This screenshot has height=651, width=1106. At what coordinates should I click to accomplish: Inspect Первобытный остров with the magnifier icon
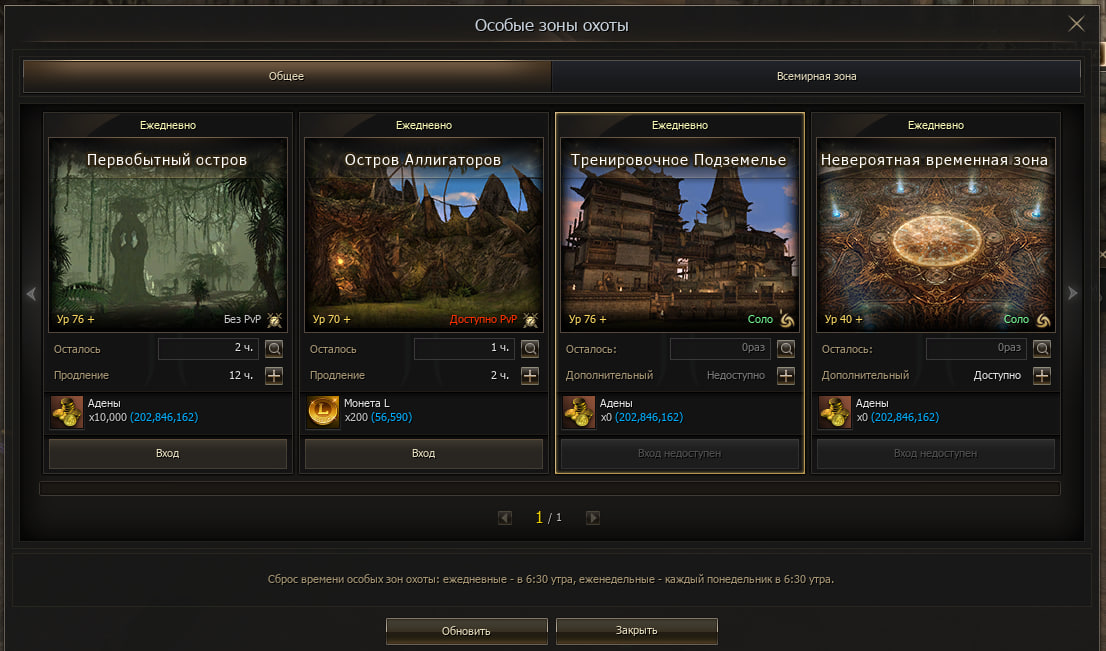[274, 349]
